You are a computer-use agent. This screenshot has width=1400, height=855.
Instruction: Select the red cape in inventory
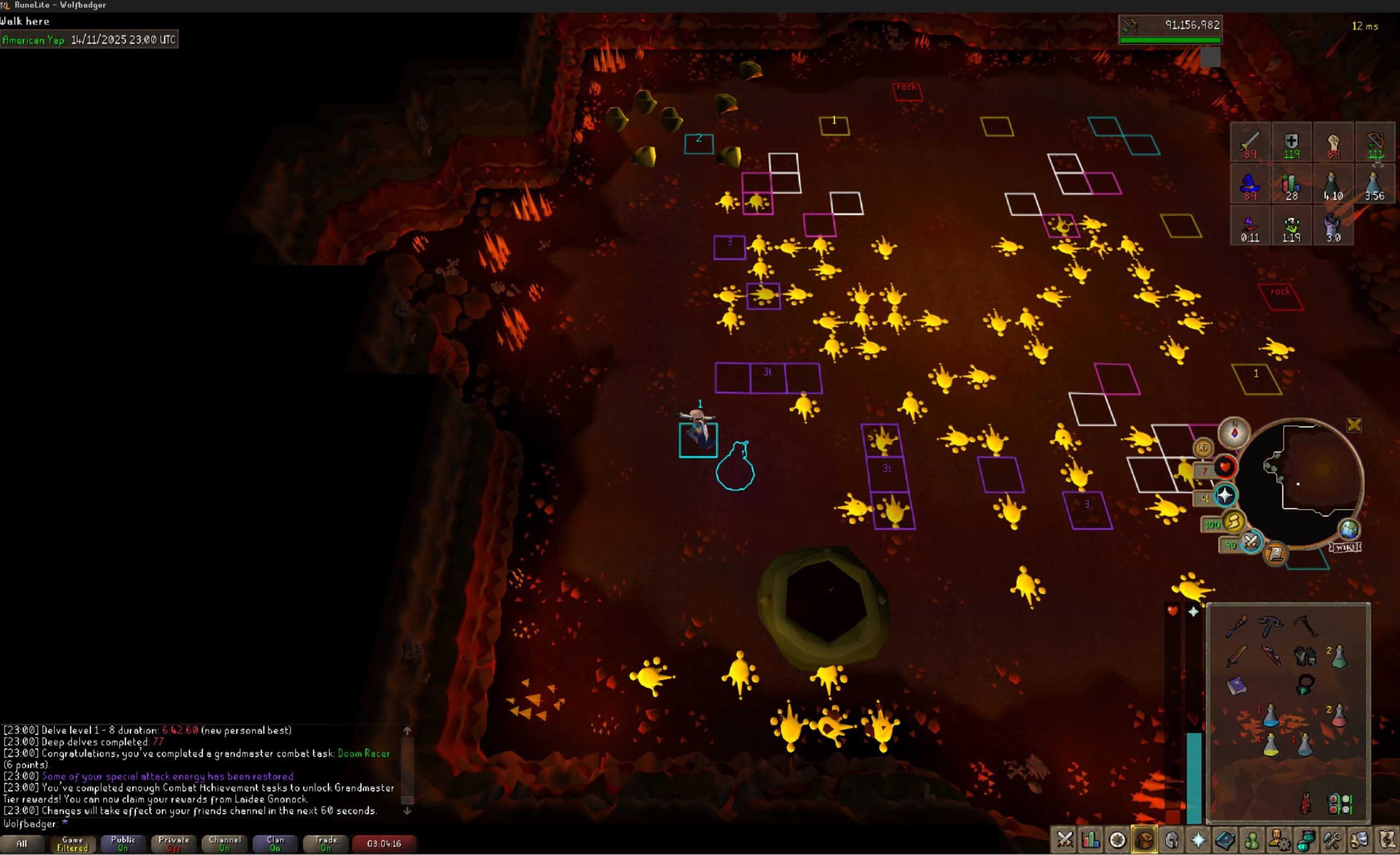(x=1306, y=804)
